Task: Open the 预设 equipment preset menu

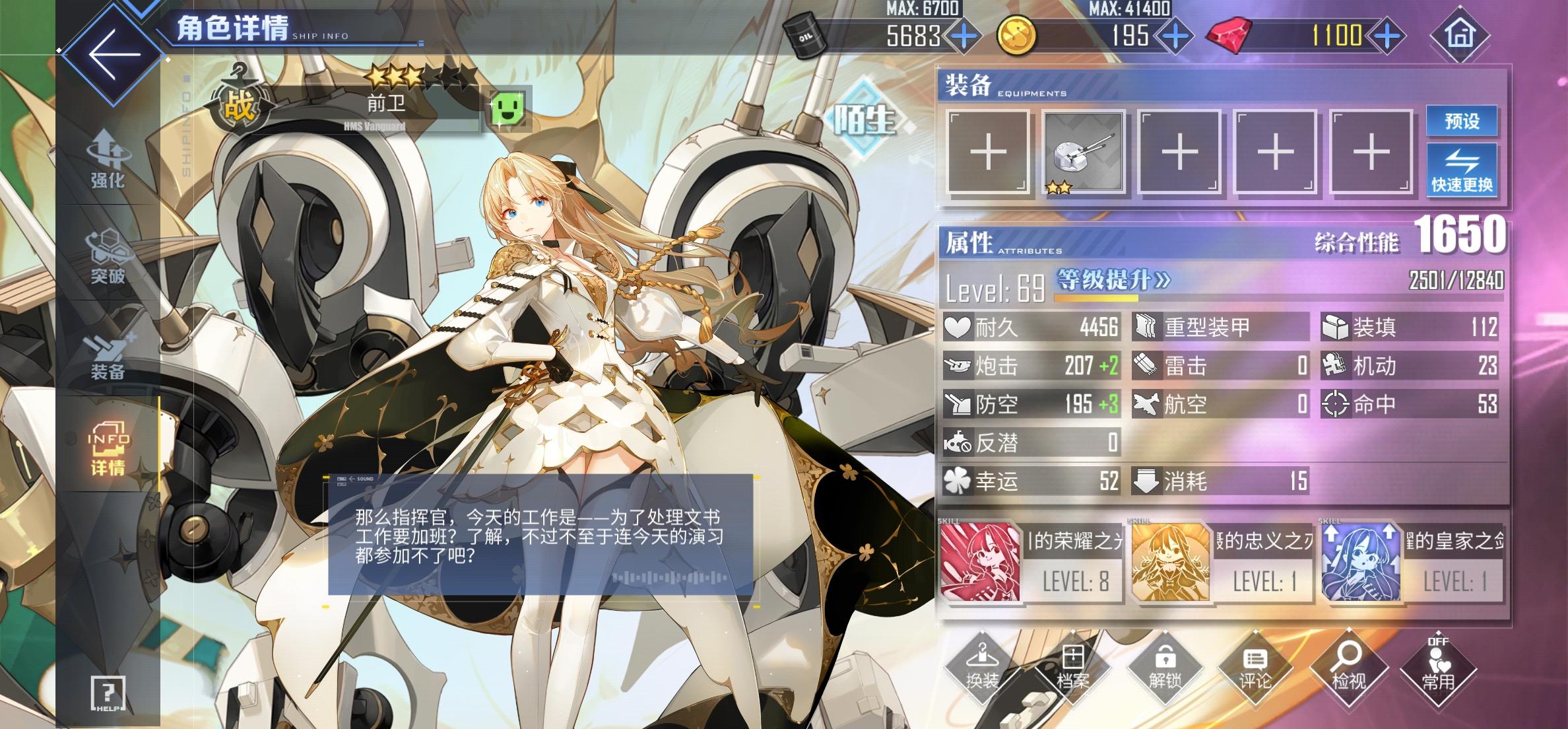Action: click(1461, 121)
